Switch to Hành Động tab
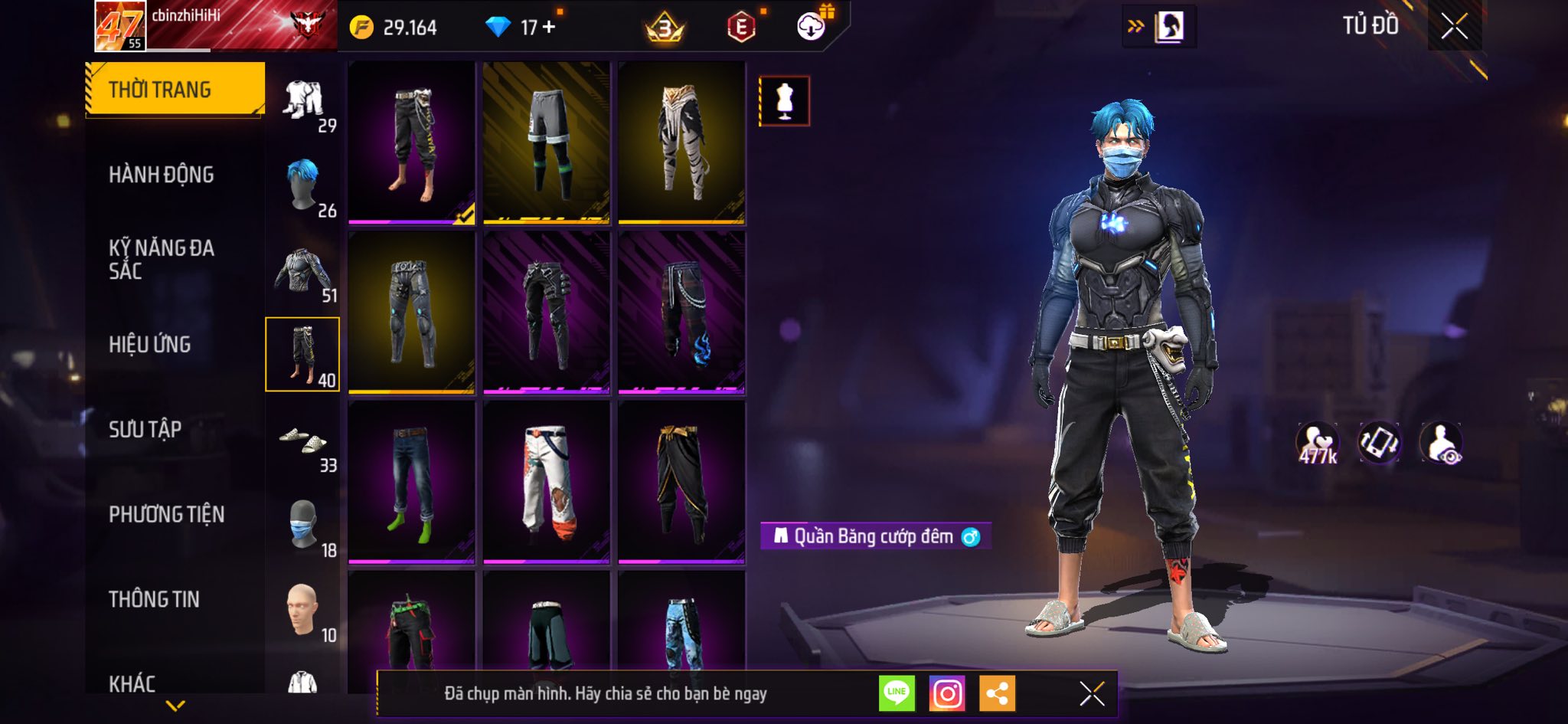 coord(162,175)
